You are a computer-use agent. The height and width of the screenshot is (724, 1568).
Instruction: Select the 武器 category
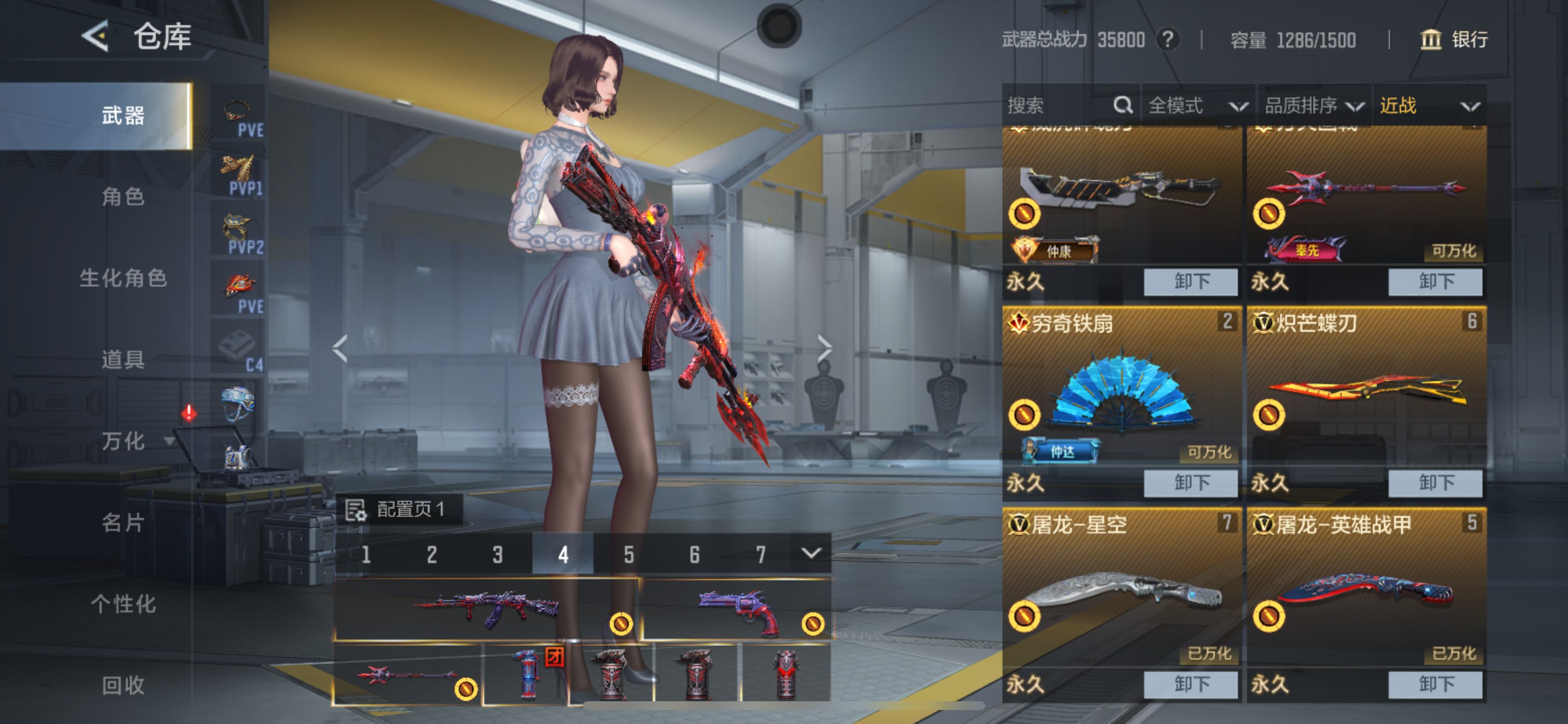click(123, 115)
